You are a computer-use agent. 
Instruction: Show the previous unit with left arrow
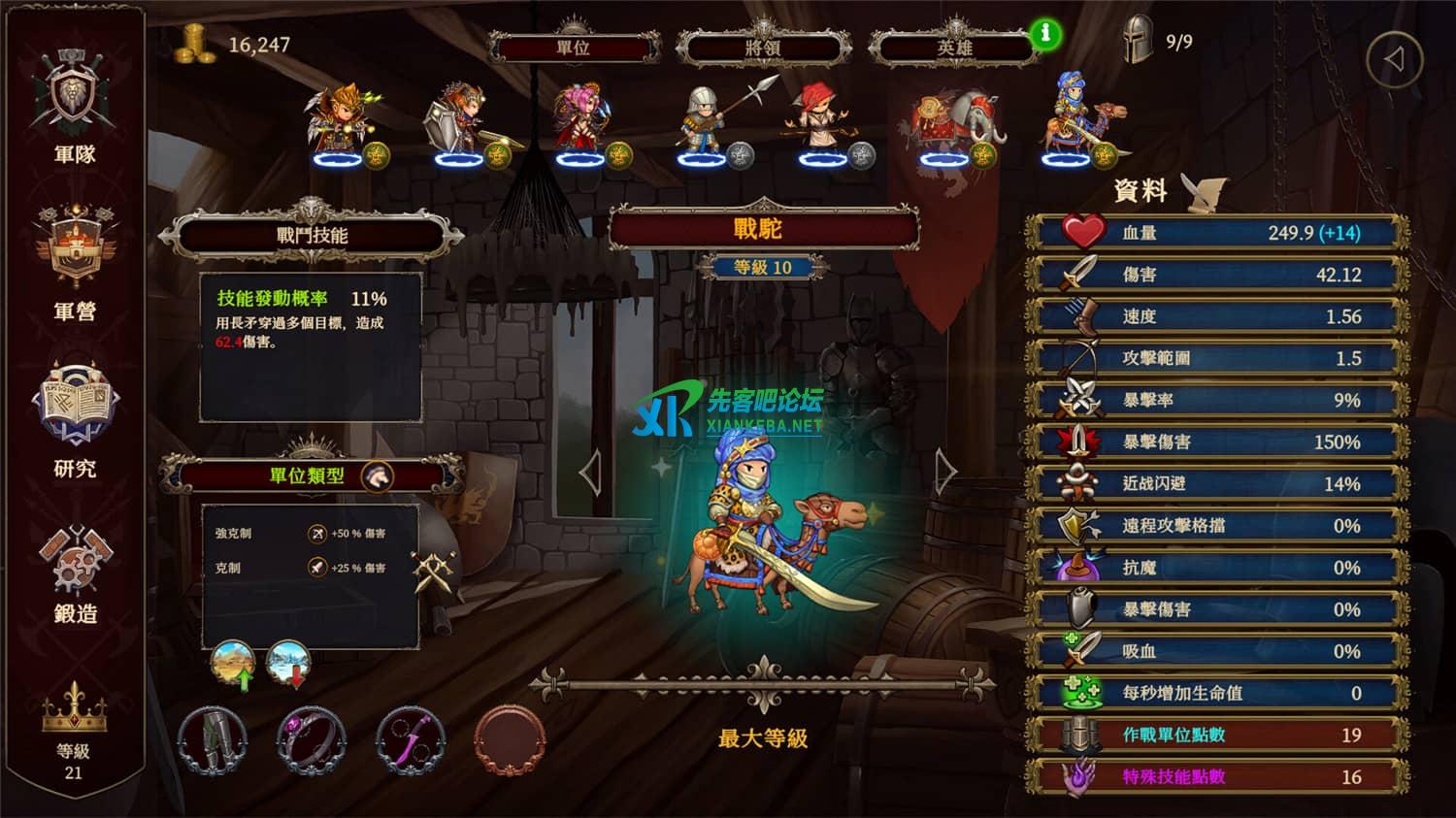589,473
